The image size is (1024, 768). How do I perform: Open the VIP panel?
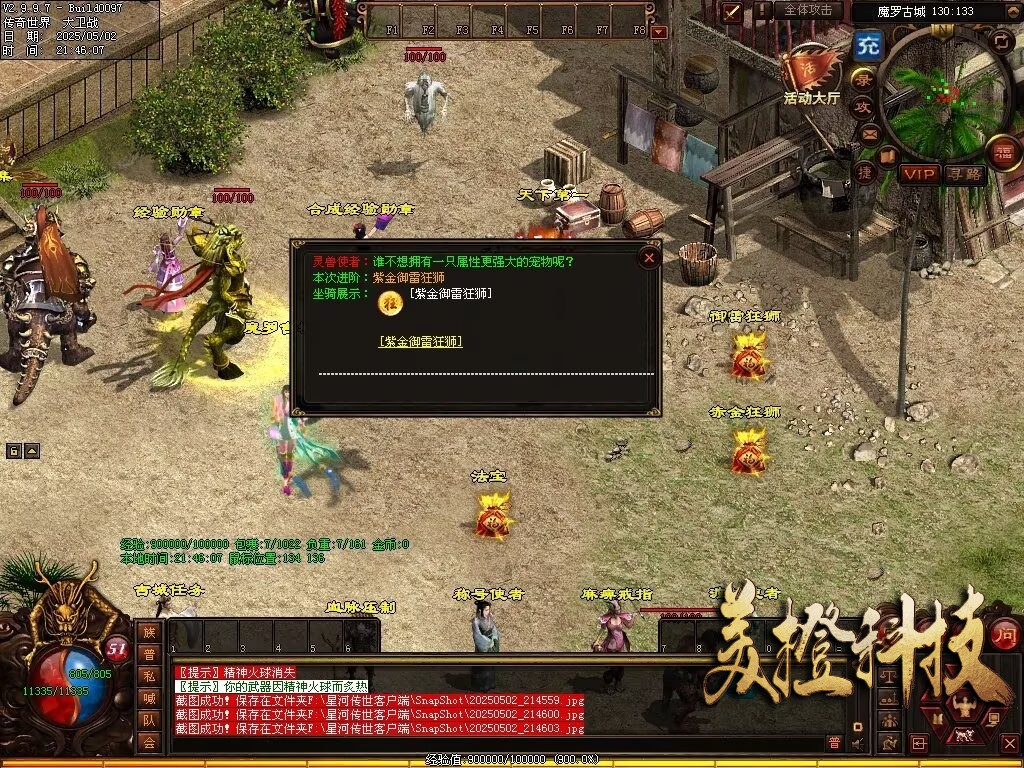click(918, 174)
